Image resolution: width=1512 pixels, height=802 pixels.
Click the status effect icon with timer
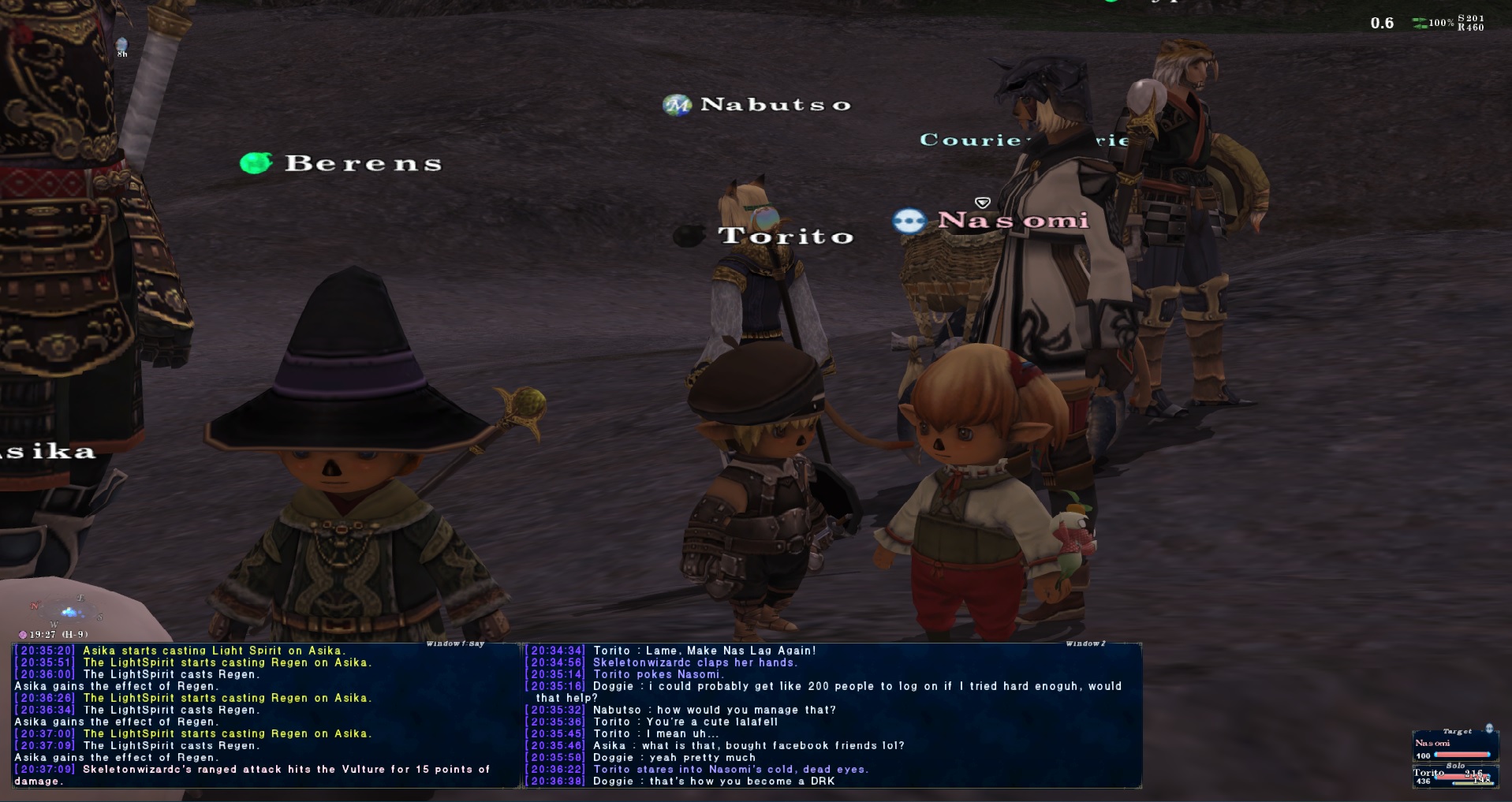(121, 45)
